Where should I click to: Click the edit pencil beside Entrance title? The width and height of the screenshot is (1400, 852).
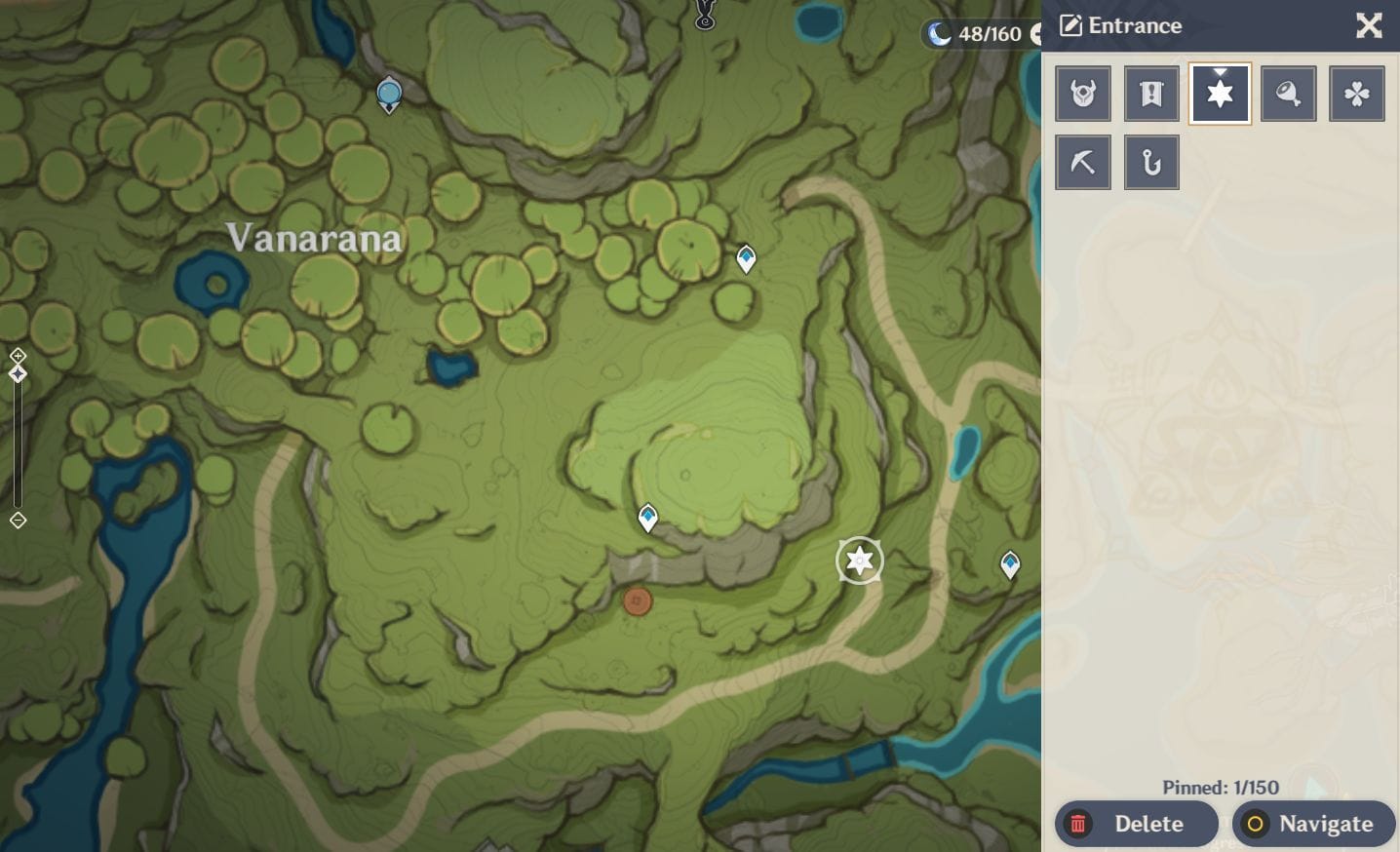(1069, 24)
